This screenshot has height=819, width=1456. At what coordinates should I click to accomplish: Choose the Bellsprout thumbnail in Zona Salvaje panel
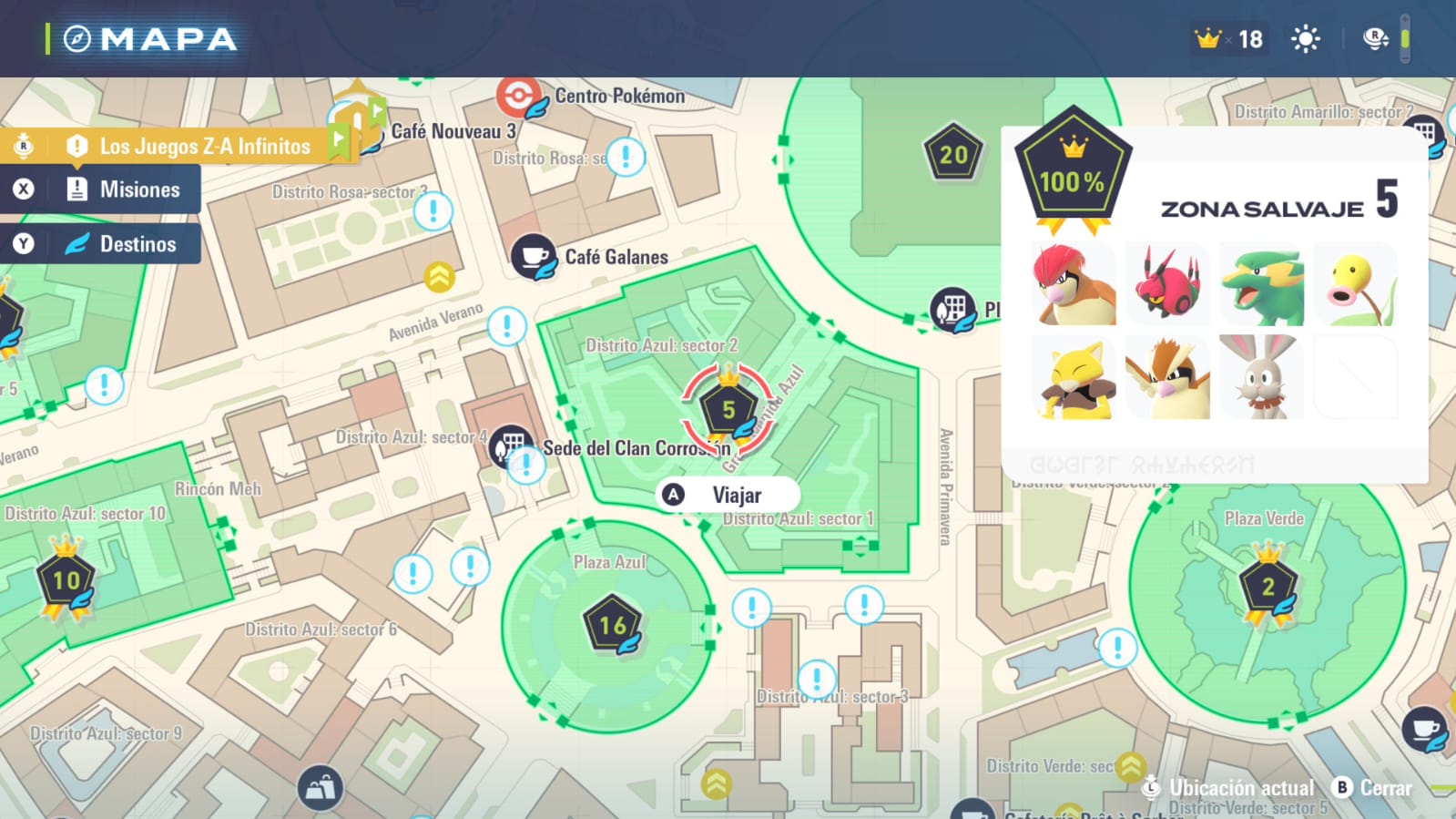[1355, 284]
